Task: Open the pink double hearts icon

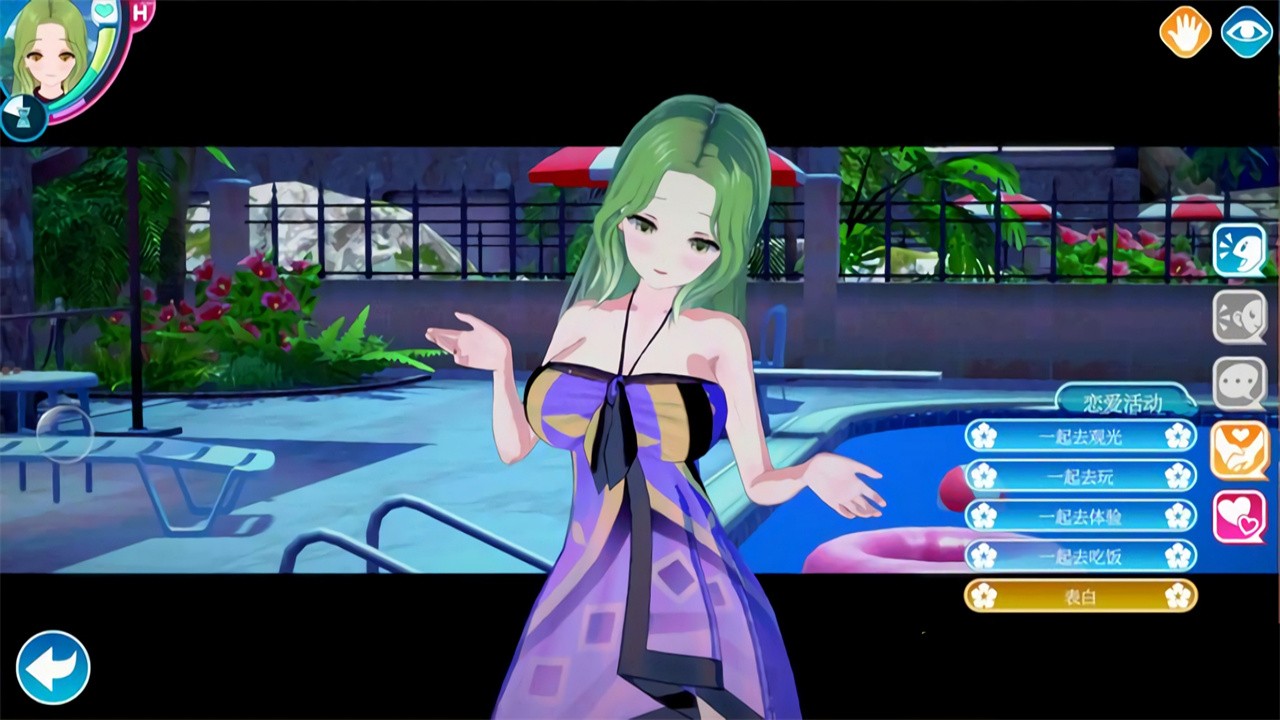Action: coord(1240,516)
